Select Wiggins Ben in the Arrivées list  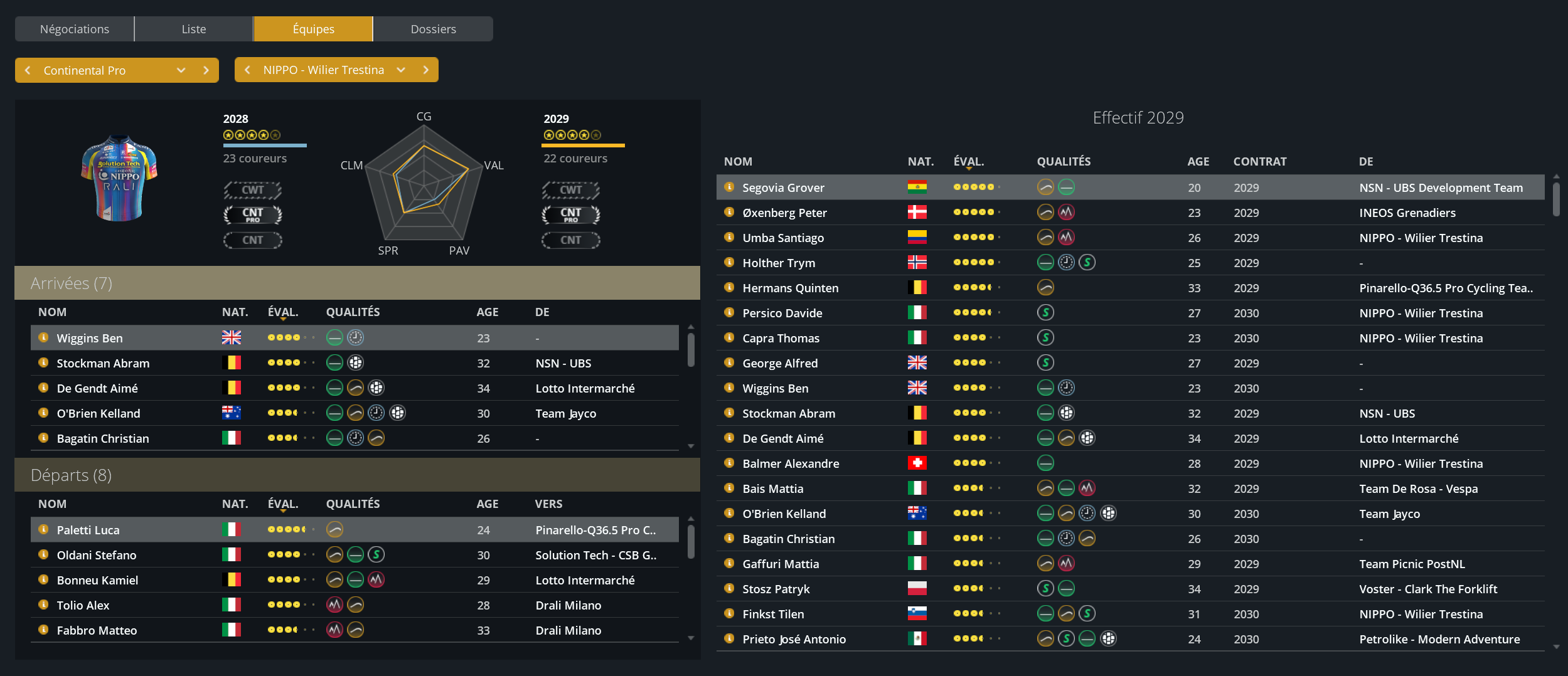(90, 338)
